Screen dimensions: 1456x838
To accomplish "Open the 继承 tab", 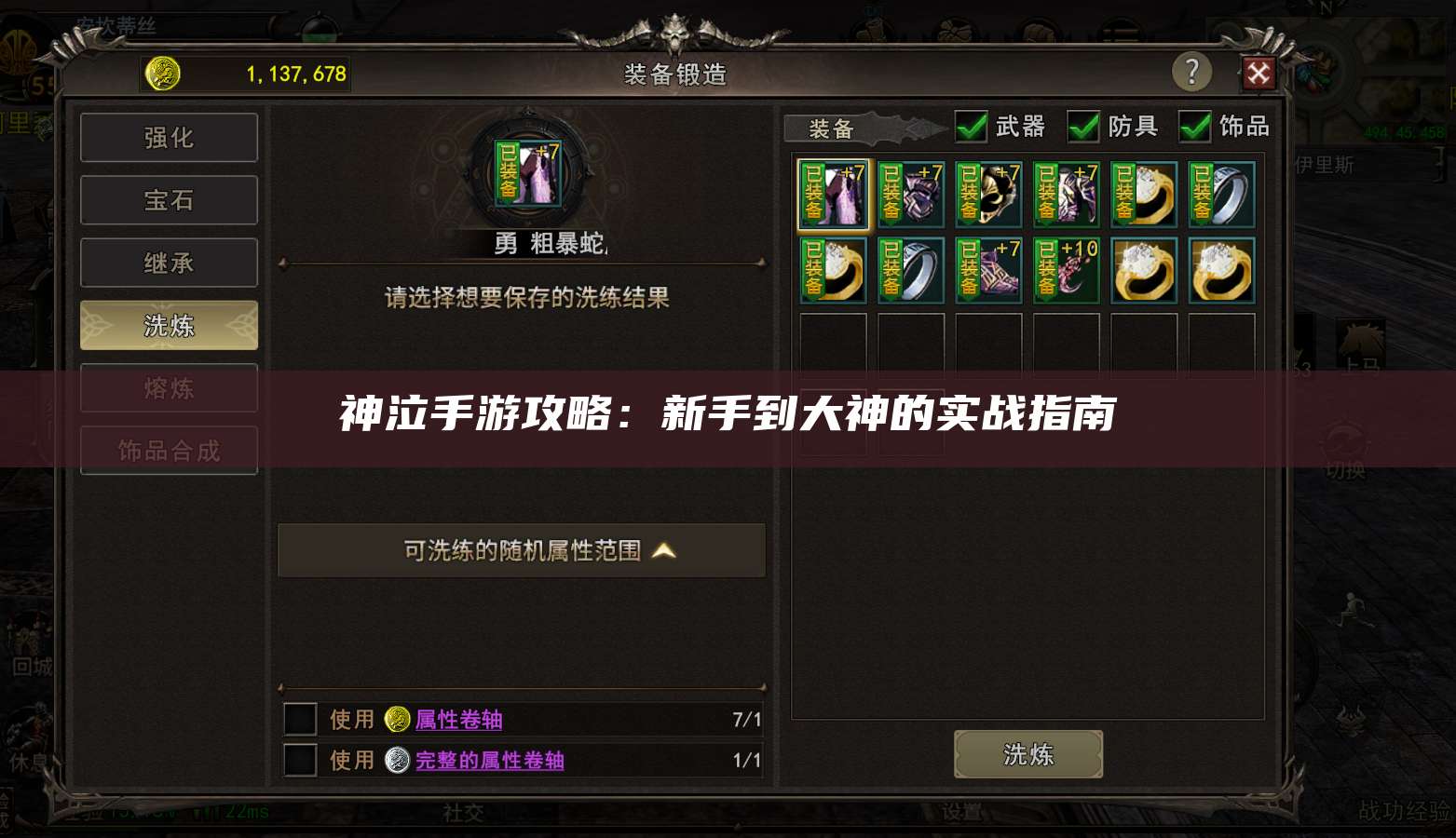I will pyautogui.click(x=169, y=262).
